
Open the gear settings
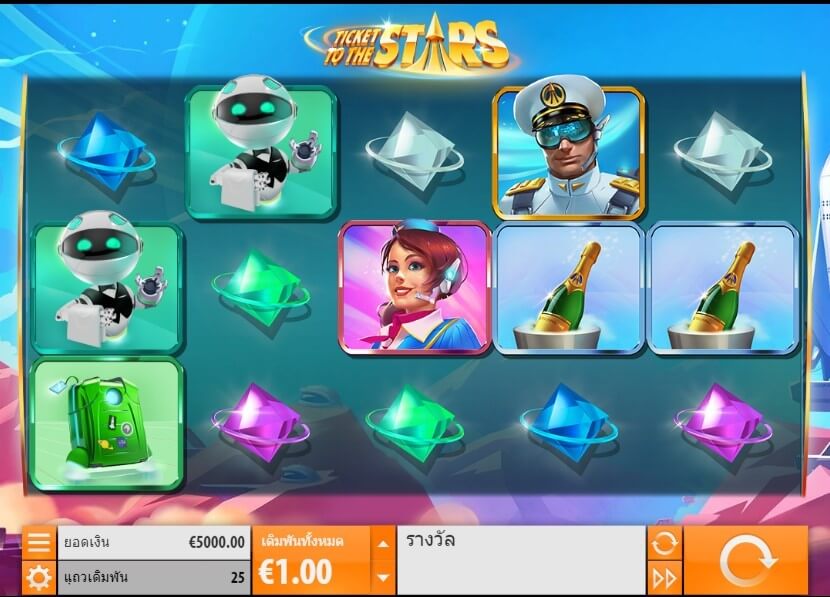click(38, 577)
